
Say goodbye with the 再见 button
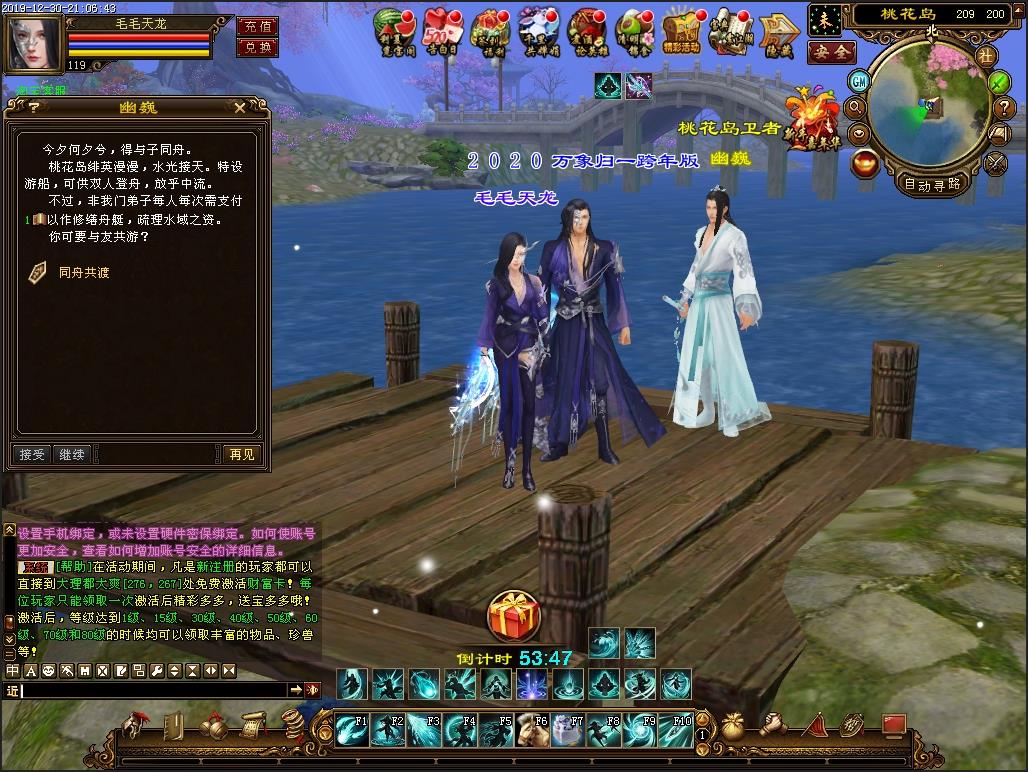[x=241, y=454]
